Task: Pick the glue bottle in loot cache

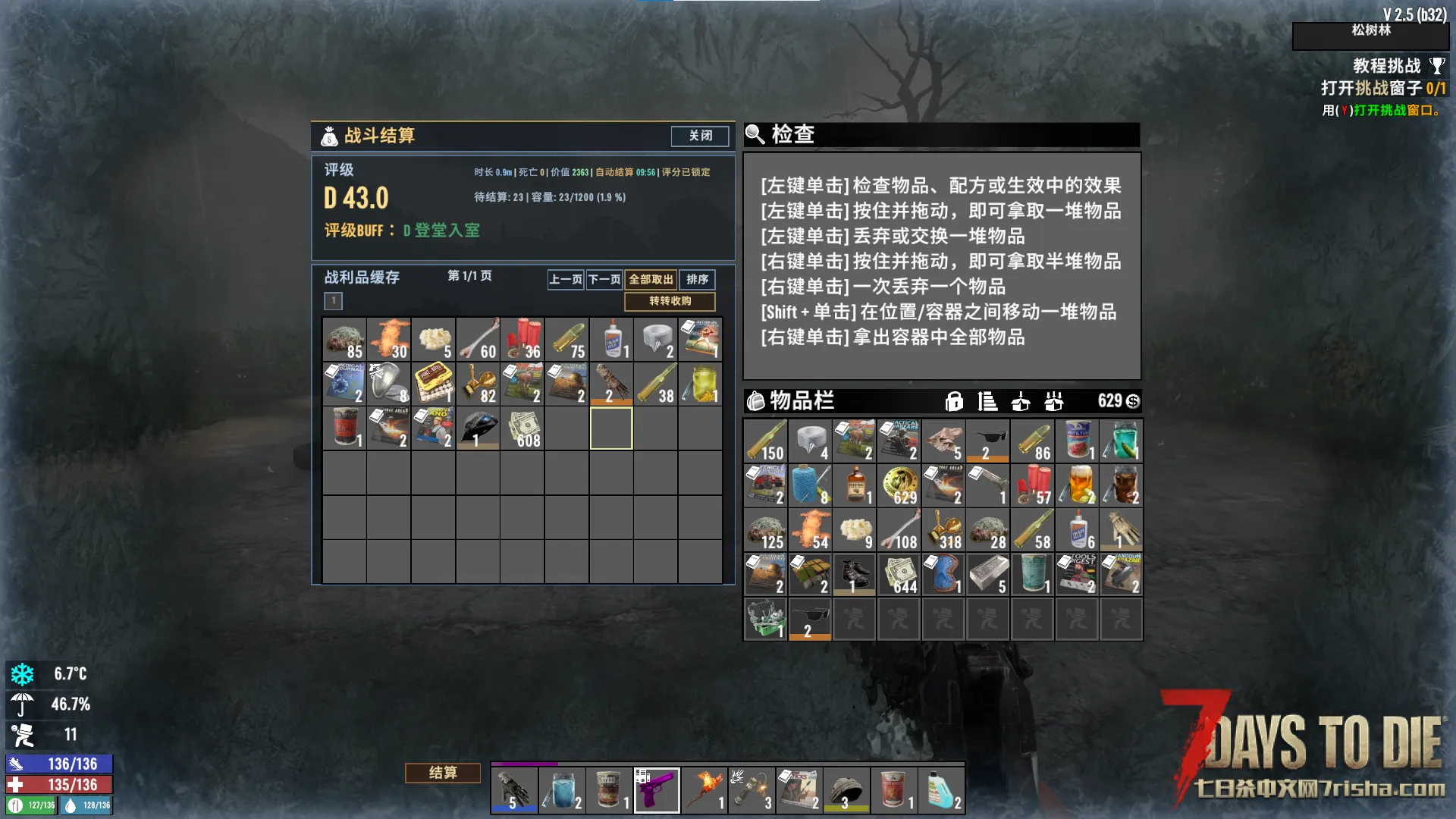Action: pos(611,339)
